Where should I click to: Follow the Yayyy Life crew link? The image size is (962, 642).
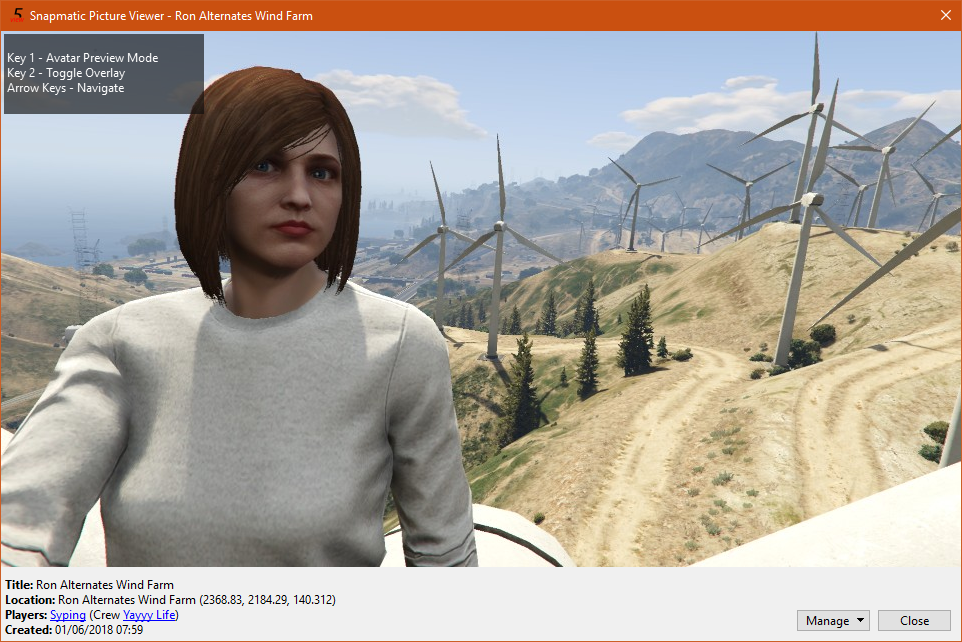point(149,615)
